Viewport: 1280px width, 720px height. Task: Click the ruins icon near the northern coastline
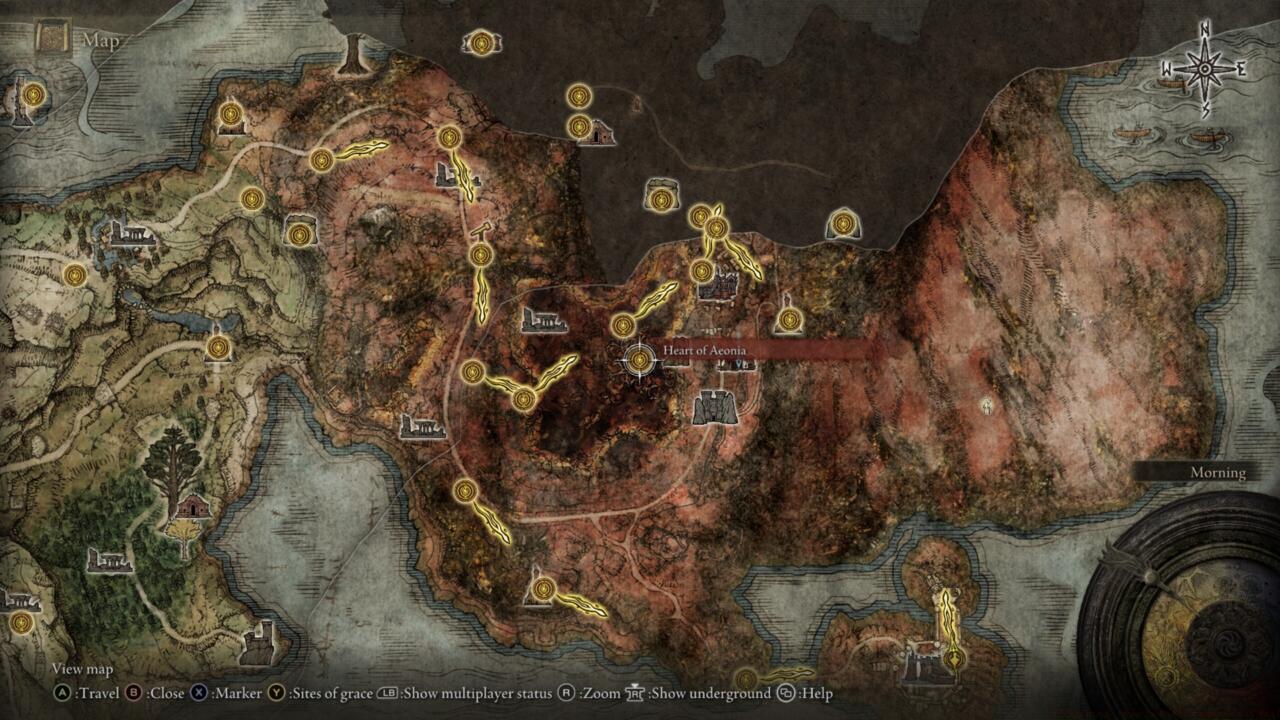600,130
